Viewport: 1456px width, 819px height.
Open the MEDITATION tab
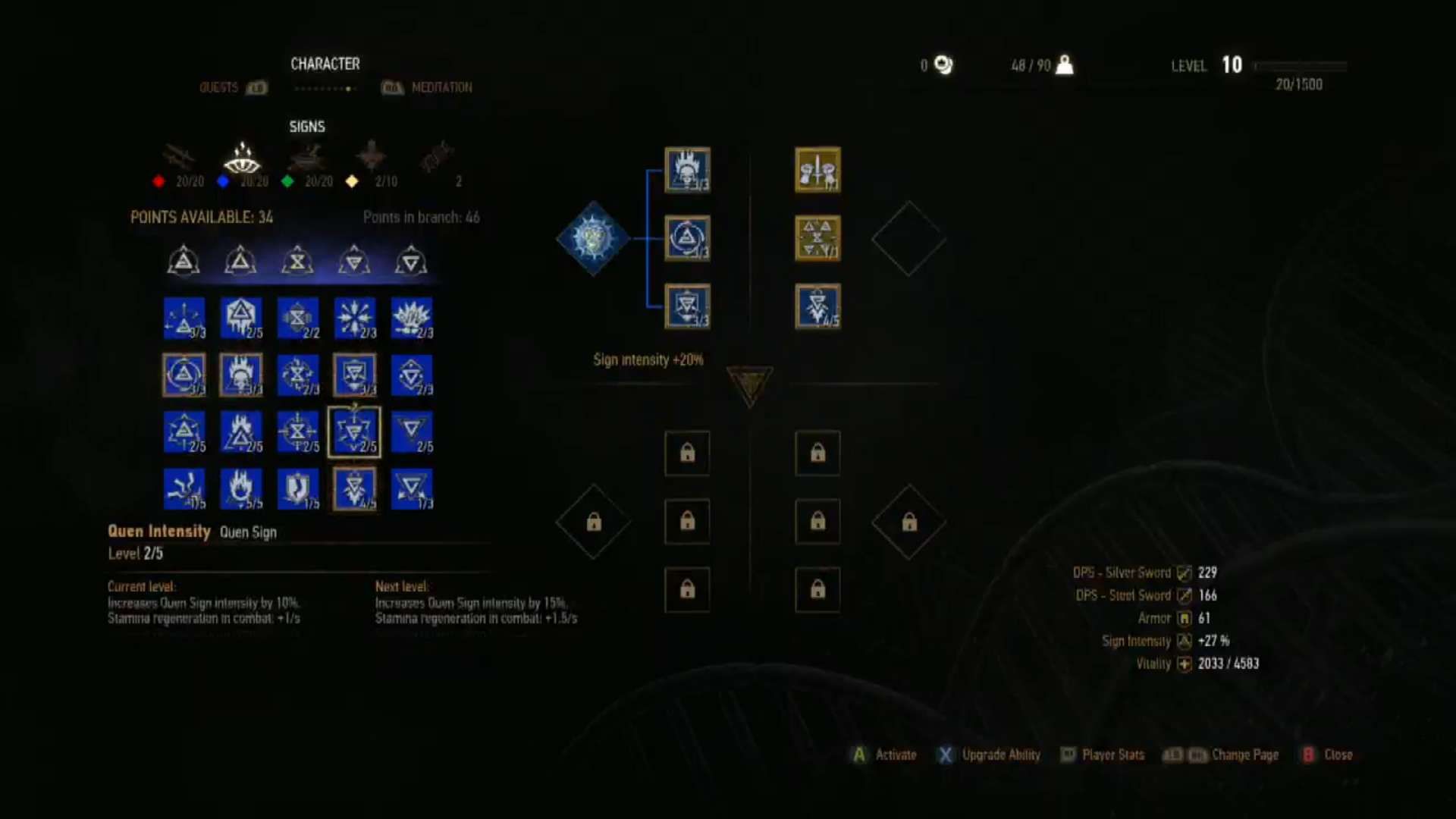tap(441, 87)
